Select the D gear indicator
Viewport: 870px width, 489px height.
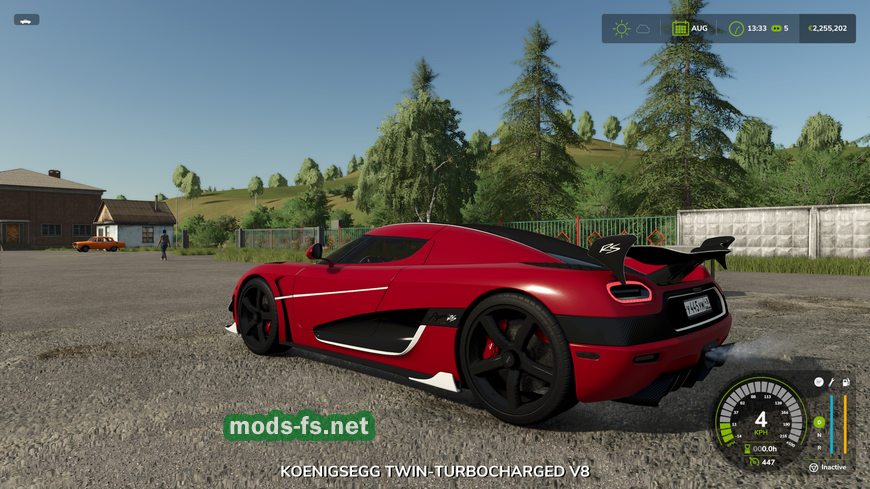point(819,421)
